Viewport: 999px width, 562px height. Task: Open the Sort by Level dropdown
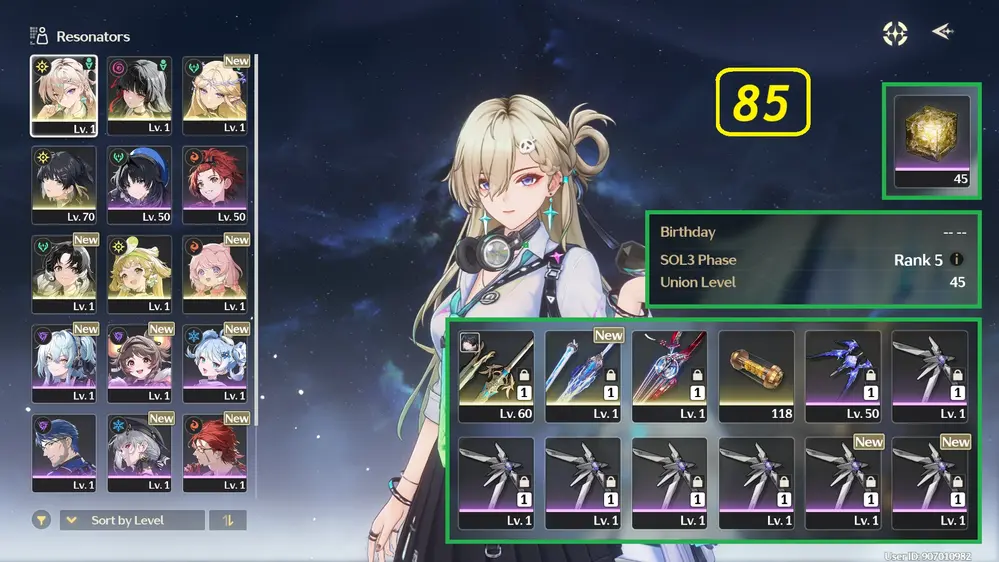coord(132,520)
